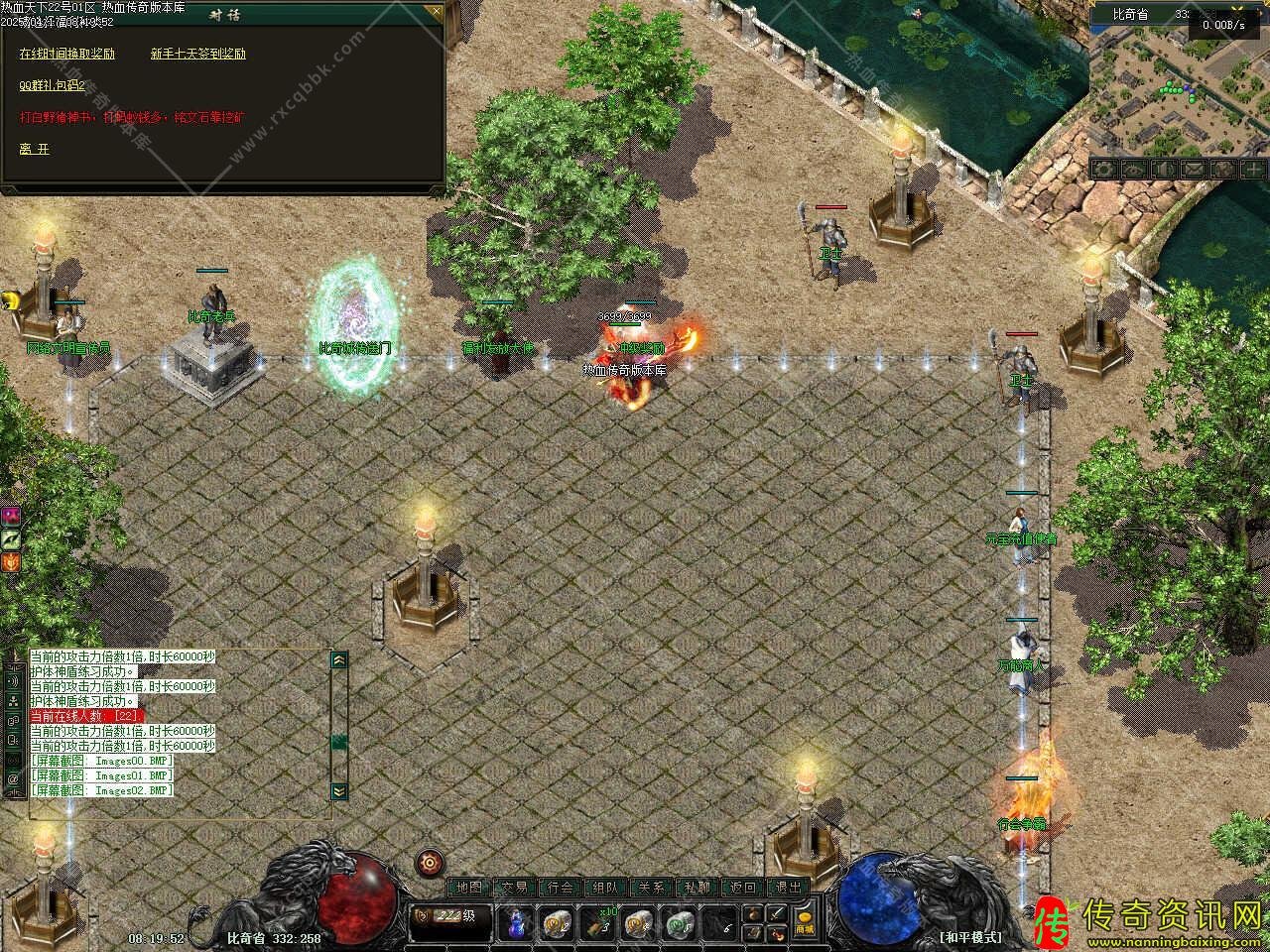Click 离开 to leave the dialogue
Screen dimensions: 1270x952
34,149
